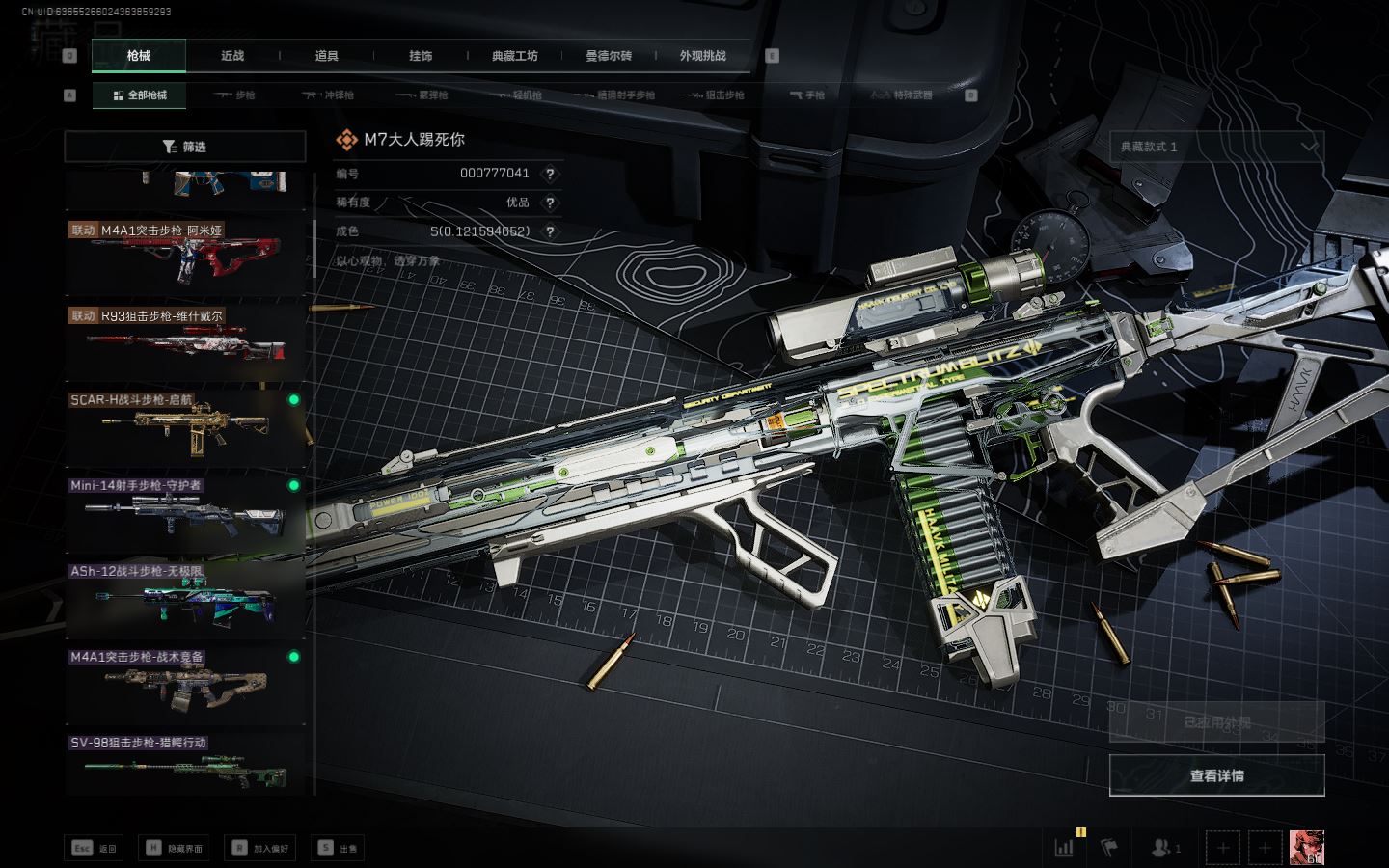Screen dimensions: 1389x868
Task: Switch to the 曼德尔砖 tab
Action: tap(609, 56)
